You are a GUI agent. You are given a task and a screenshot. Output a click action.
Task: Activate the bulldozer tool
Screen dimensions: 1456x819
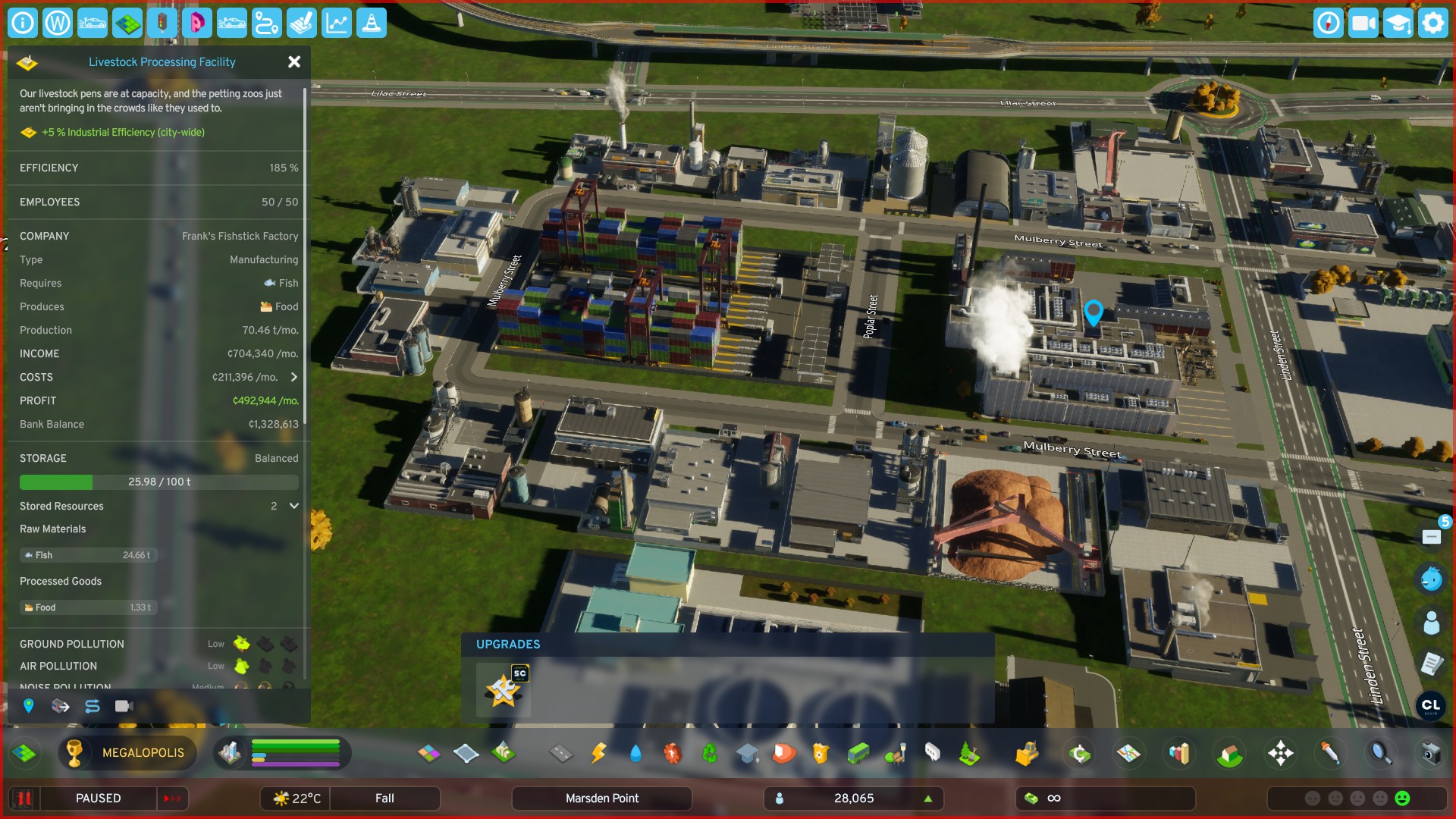click(x=1026, y=753)
